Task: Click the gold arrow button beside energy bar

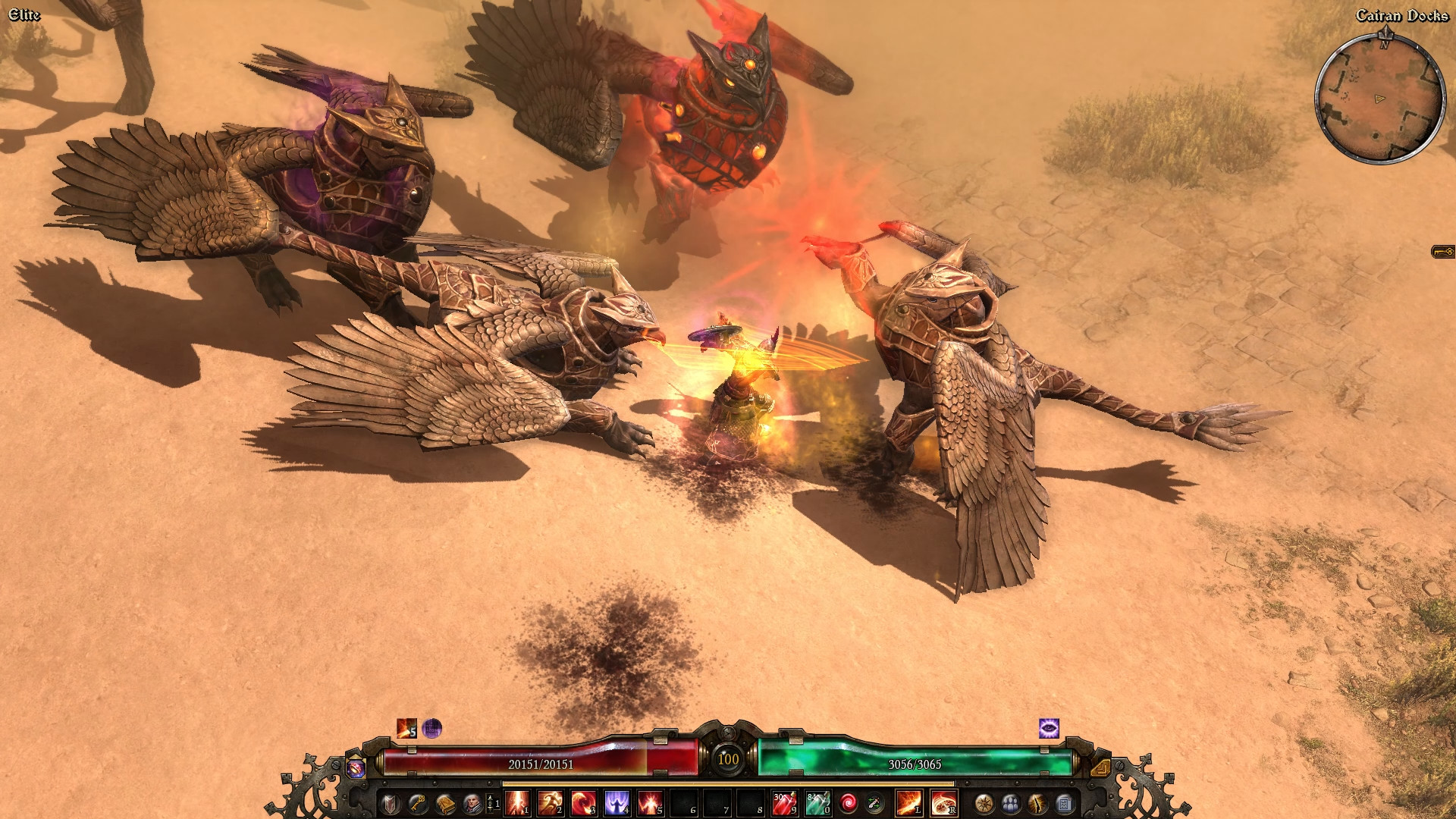Action: (1100, 768)
